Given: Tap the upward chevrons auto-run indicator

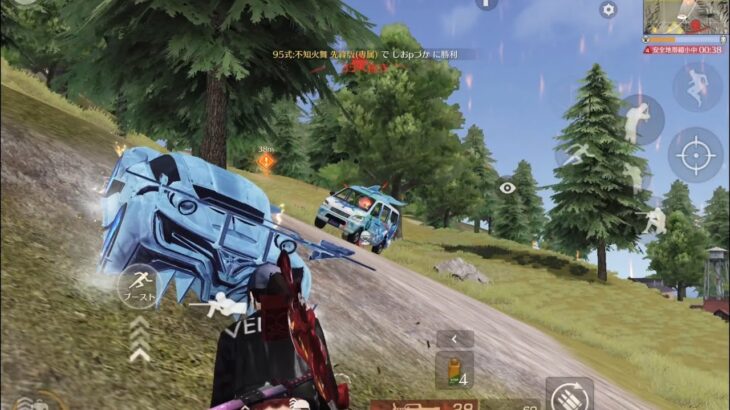Looking at the screenshot, I should 139,338.
